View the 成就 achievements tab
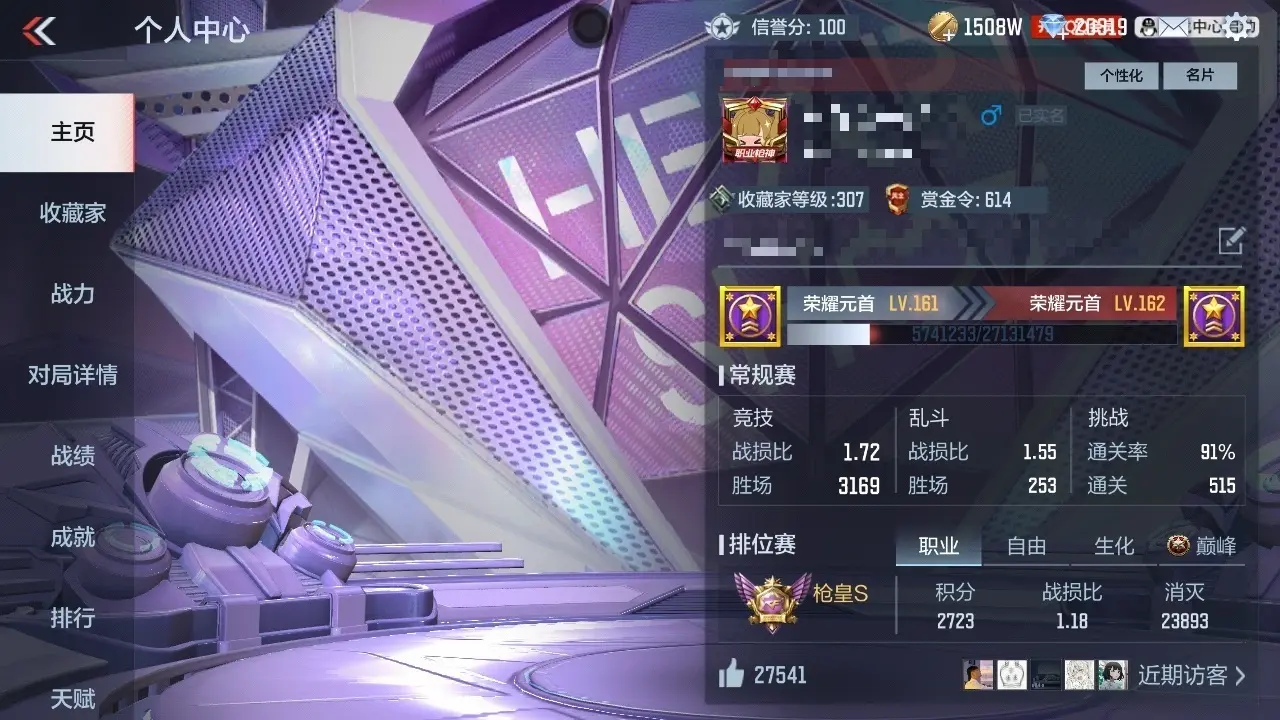The height and width of the screenshot is (720, 1280). [72, 537]
